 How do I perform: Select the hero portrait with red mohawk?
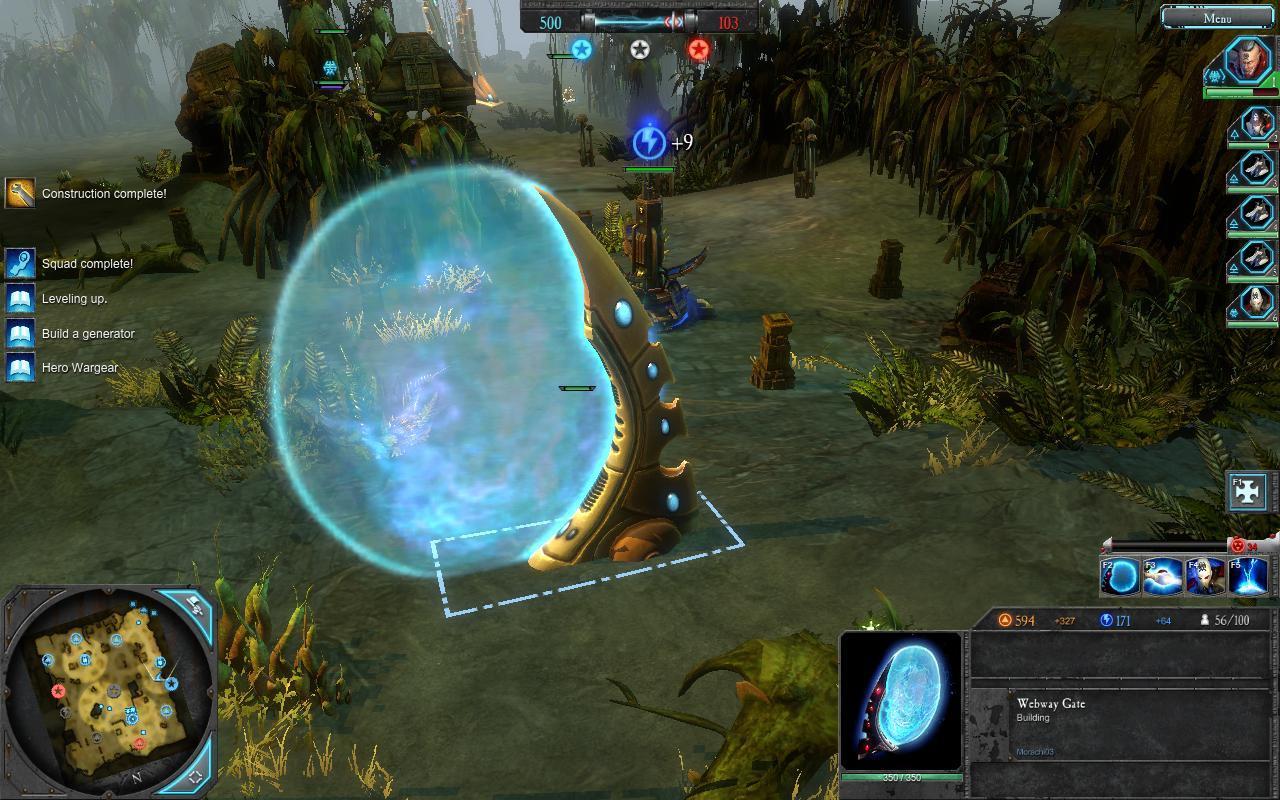1249,62
